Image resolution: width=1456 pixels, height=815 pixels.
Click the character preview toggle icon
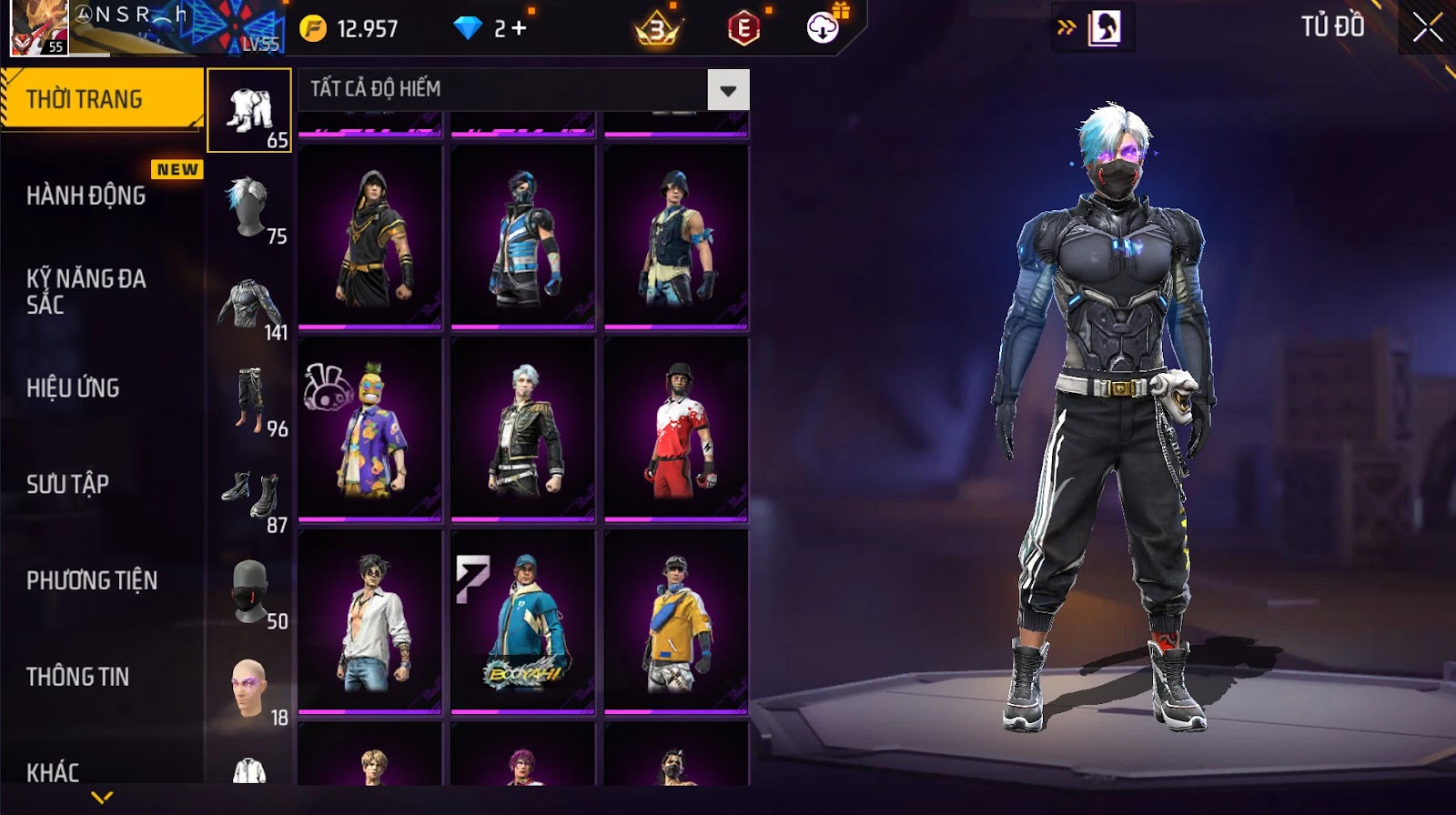1104,28
